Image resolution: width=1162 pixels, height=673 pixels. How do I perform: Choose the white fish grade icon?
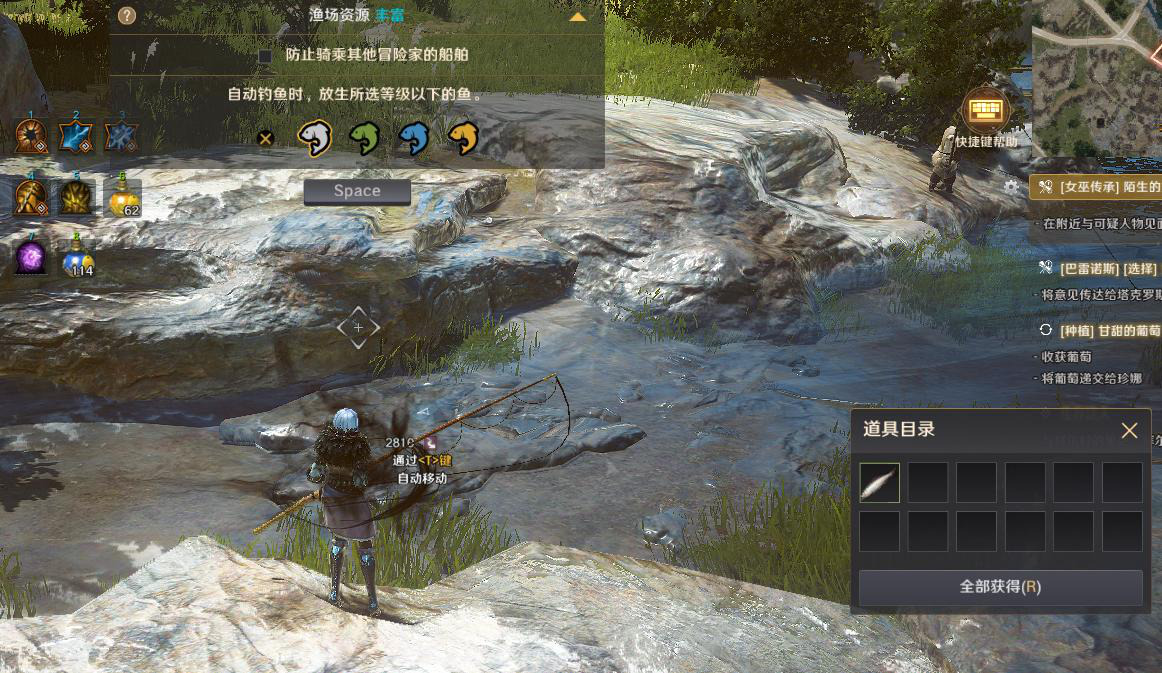pyautogui.click(x=315, y=139)
